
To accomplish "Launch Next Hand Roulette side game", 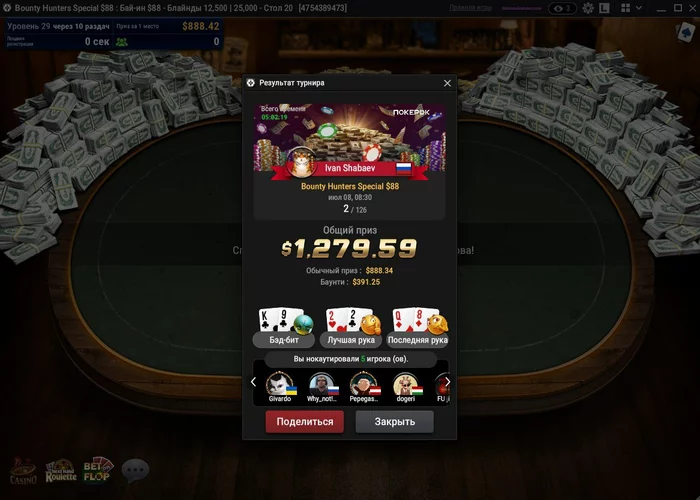I will [61, 471].
